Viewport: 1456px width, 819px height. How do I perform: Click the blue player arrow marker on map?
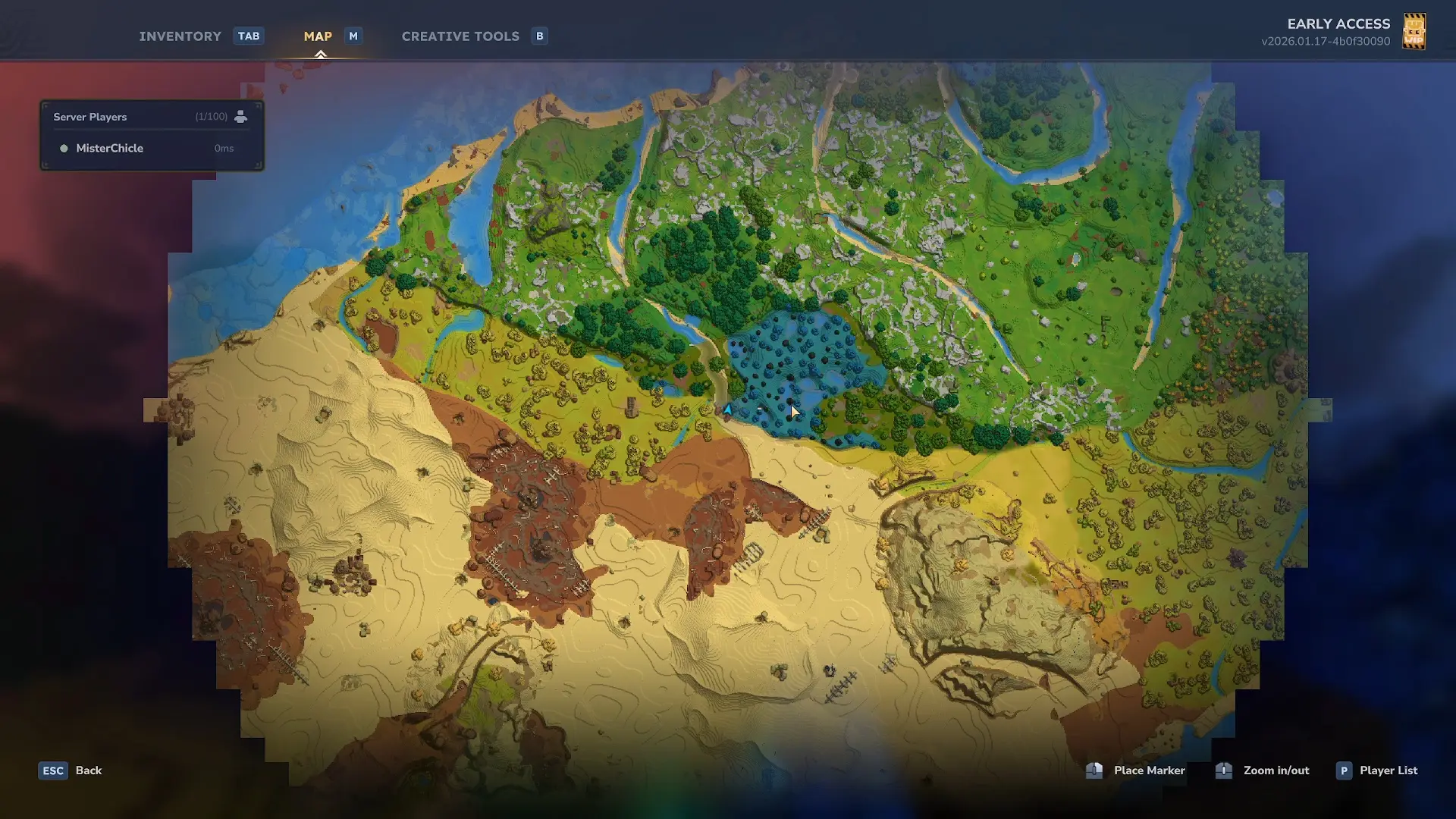click(727, 409)
